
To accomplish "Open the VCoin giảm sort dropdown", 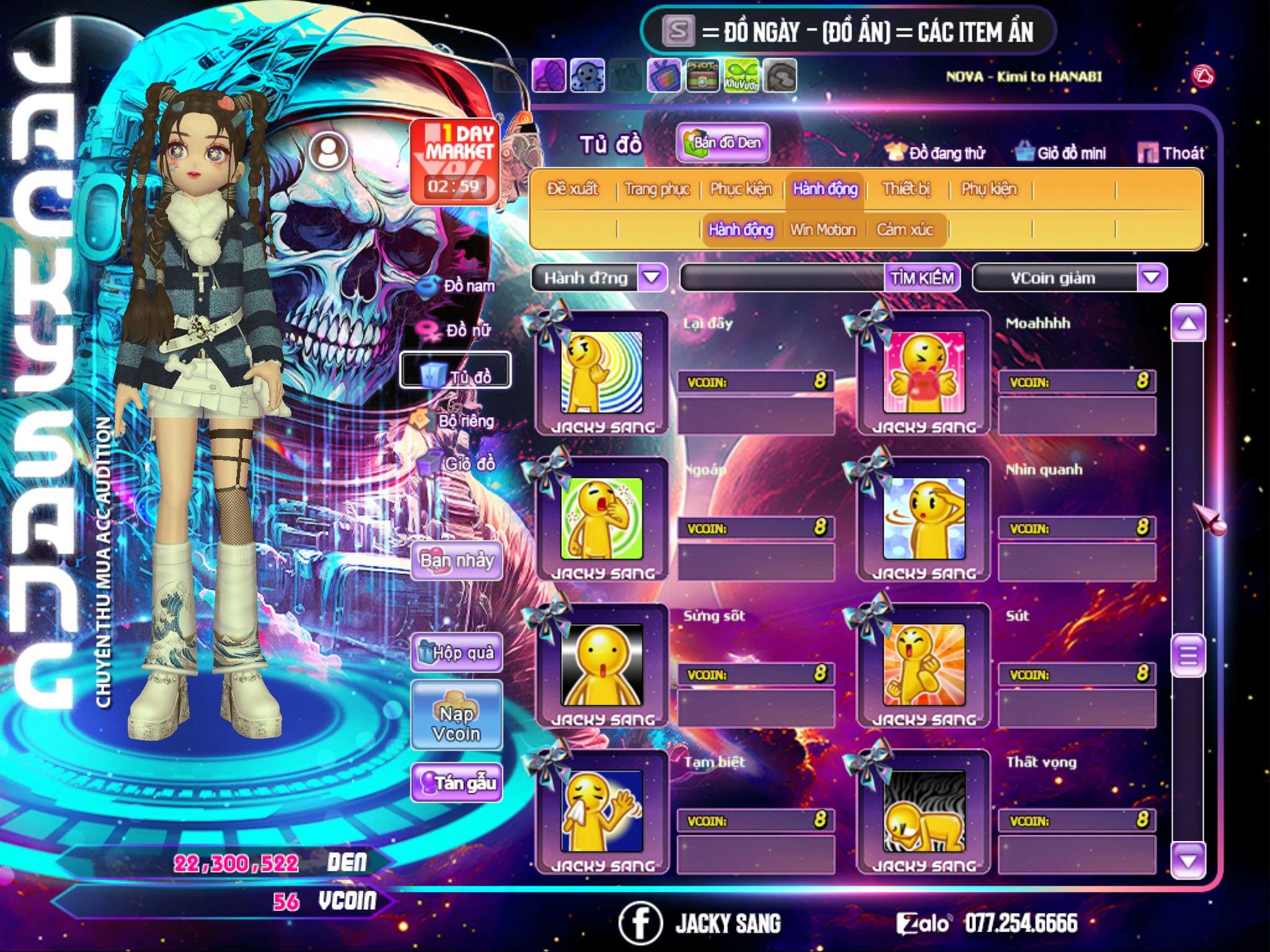I will pos(1151,278).
